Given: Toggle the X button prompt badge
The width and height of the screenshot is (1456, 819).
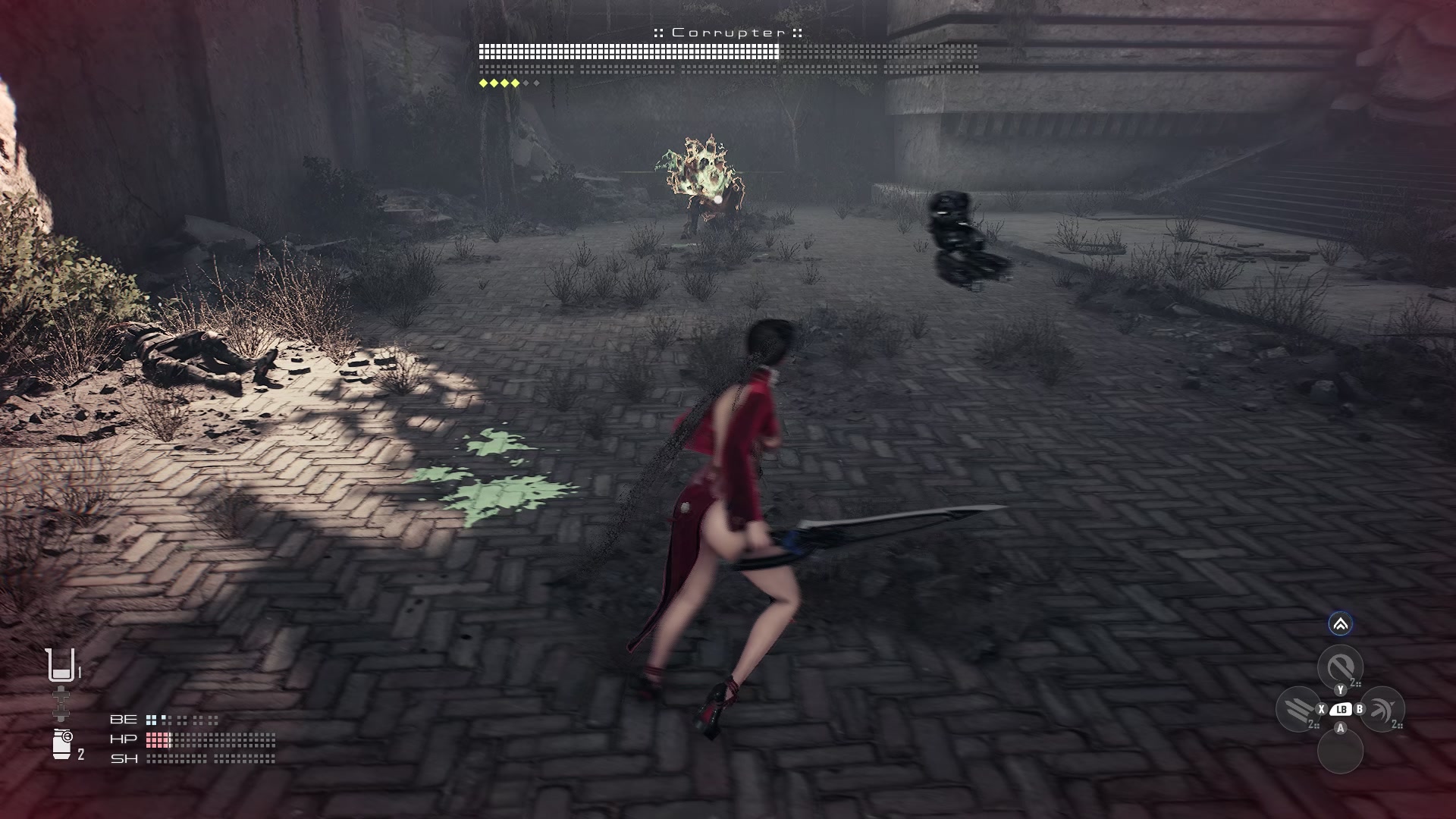Looking at the screenshot, I should 1322,709.
